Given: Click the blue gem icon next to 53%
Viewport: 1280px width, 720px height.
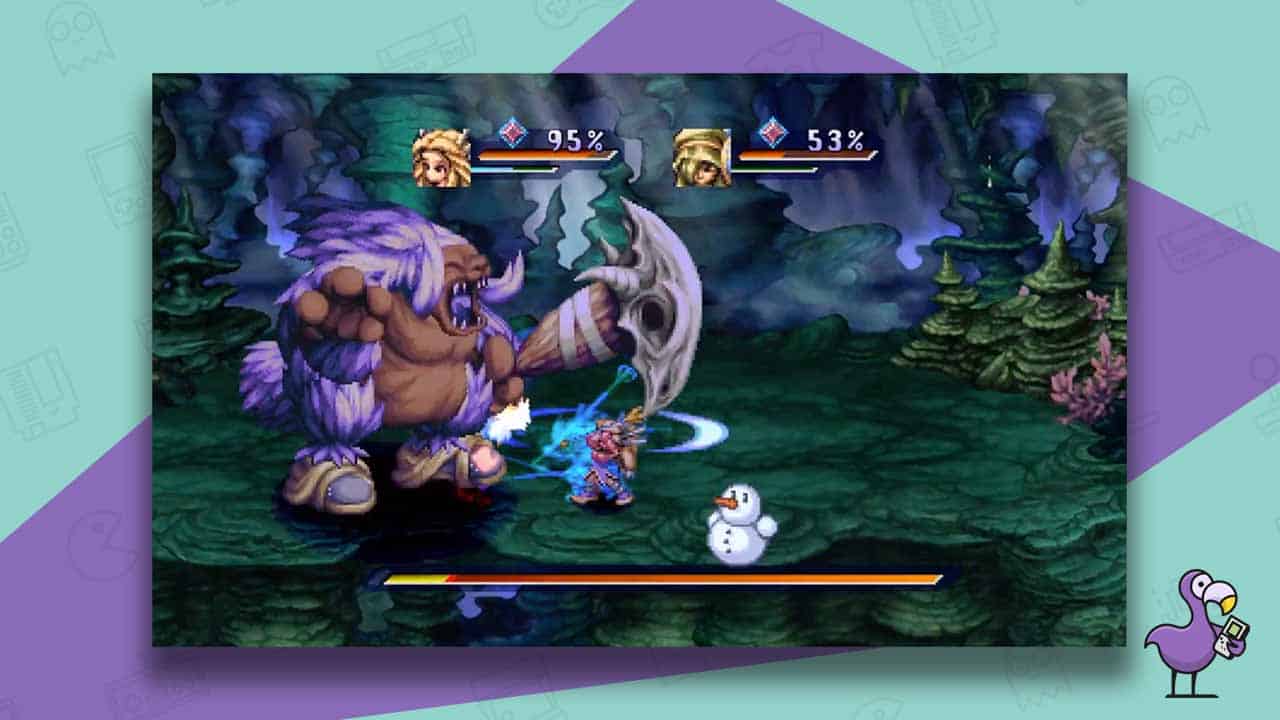Looking at the screenshot, I should pos(771,133).
